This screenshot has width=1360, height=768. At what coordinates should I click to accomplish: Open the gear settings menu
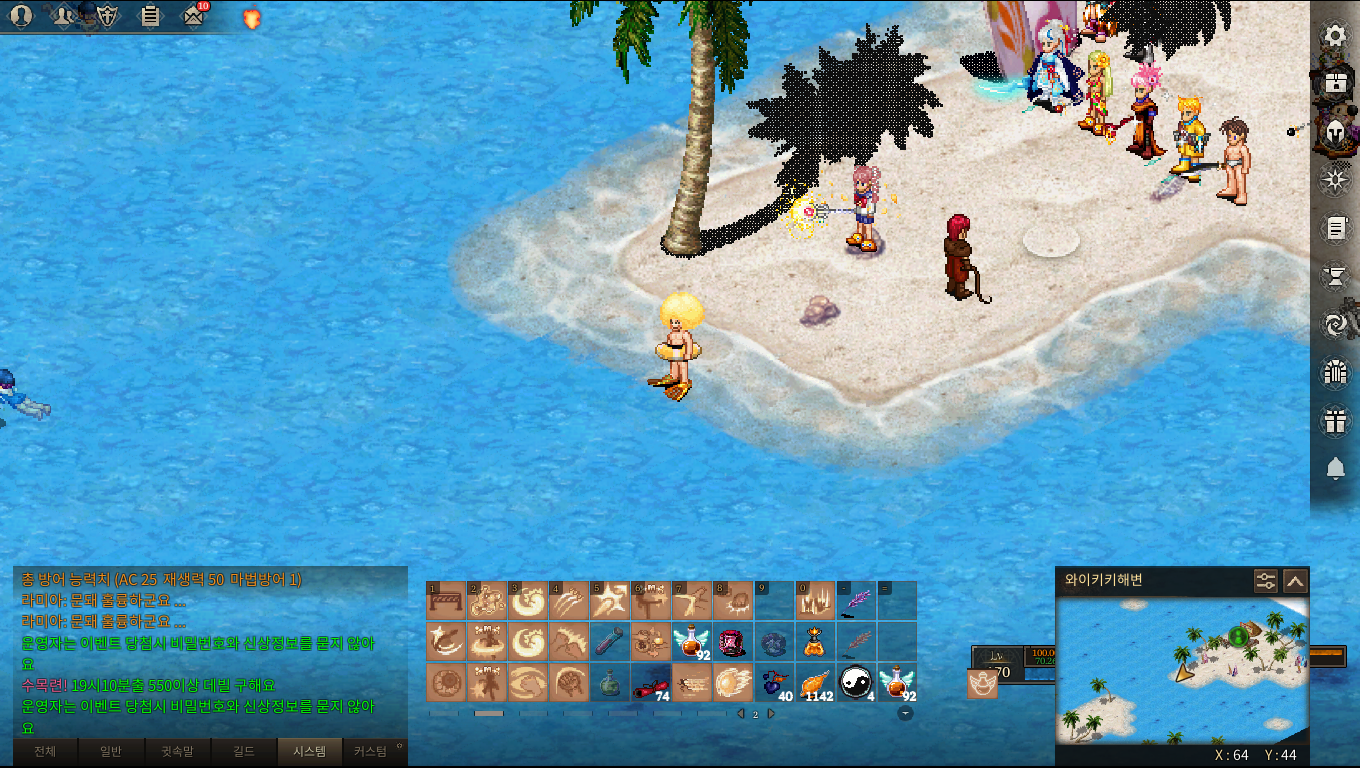tap(1335, 36)
